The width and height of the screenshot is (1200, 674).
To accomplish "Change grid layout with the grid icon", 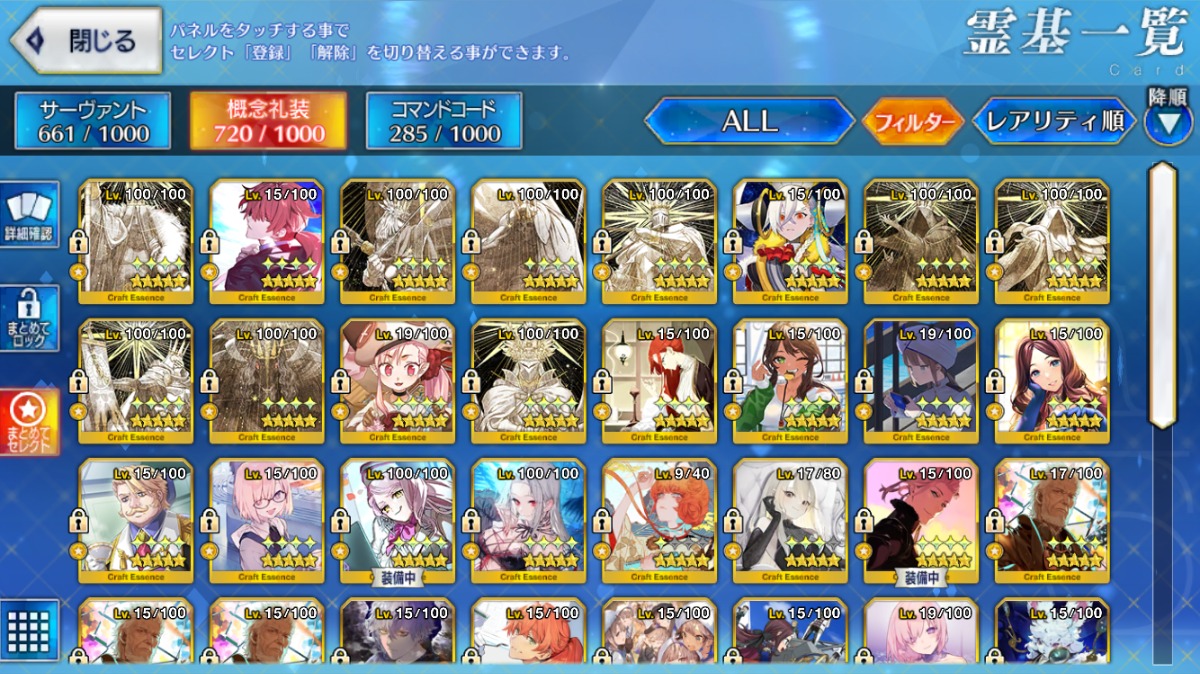I will (x=30, y=629).
